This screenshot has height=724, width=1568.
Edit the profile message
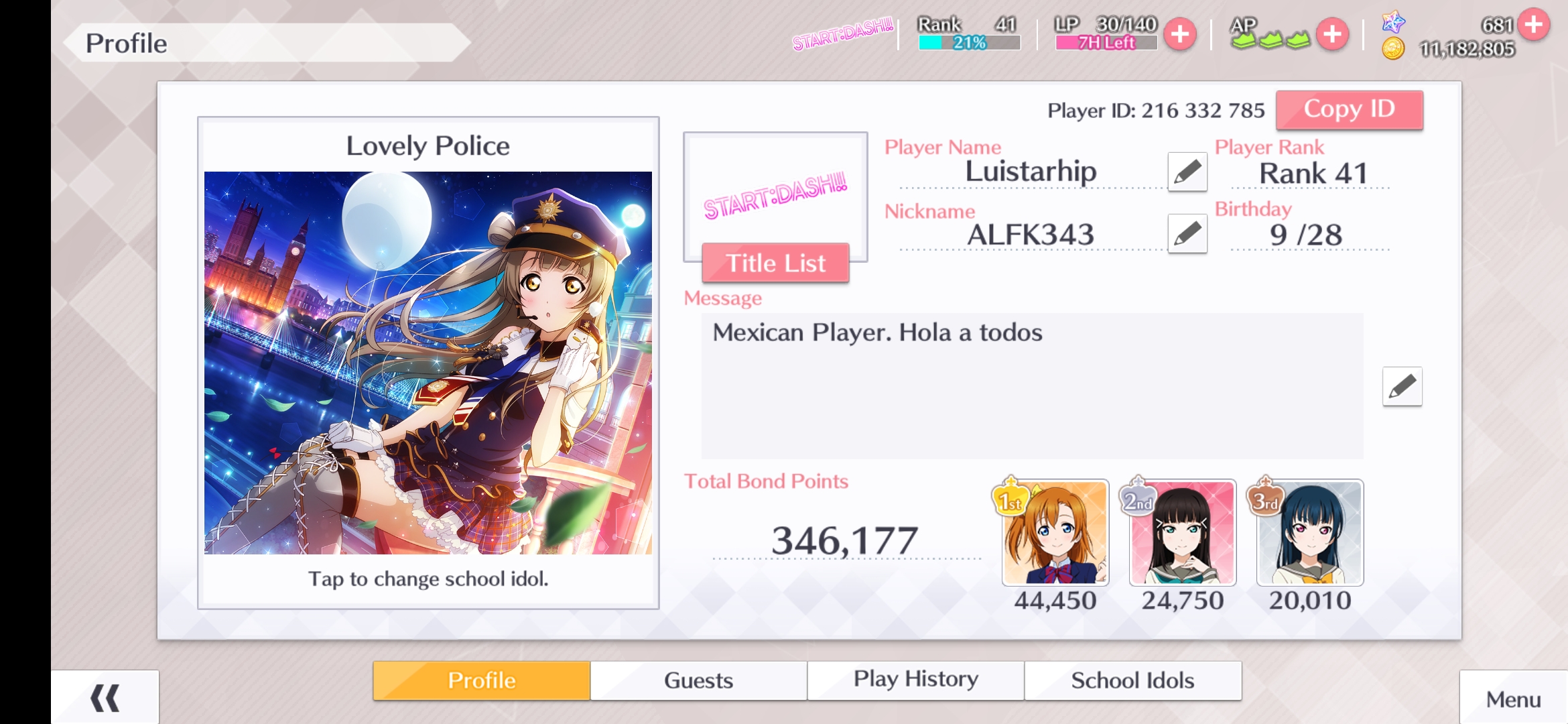coord(1402,386)
